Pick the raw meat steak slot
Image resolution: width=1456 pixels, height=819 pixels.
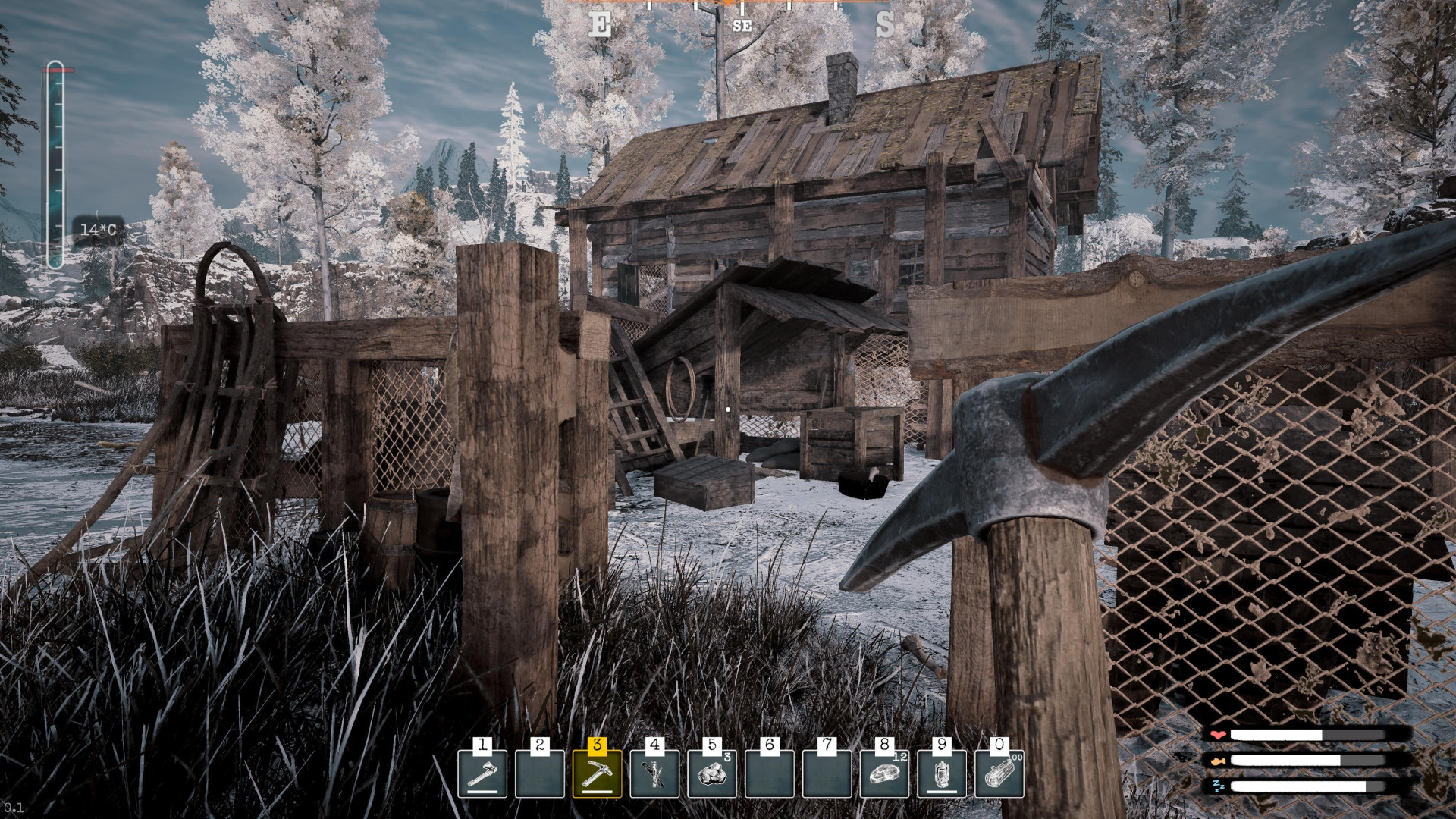coord(884,773)
